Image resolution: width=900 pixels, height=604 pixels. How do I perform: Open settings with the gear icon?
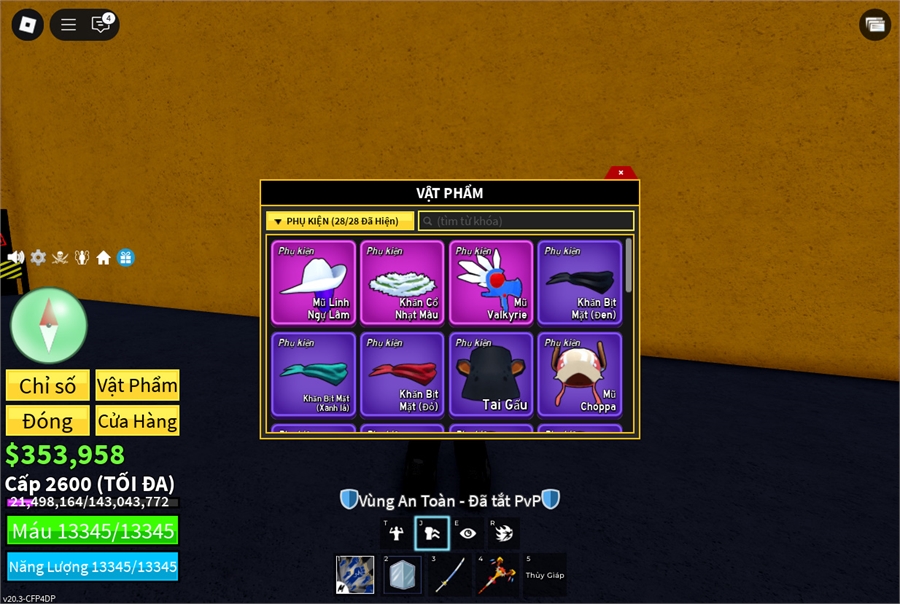(x=38, y=258)
